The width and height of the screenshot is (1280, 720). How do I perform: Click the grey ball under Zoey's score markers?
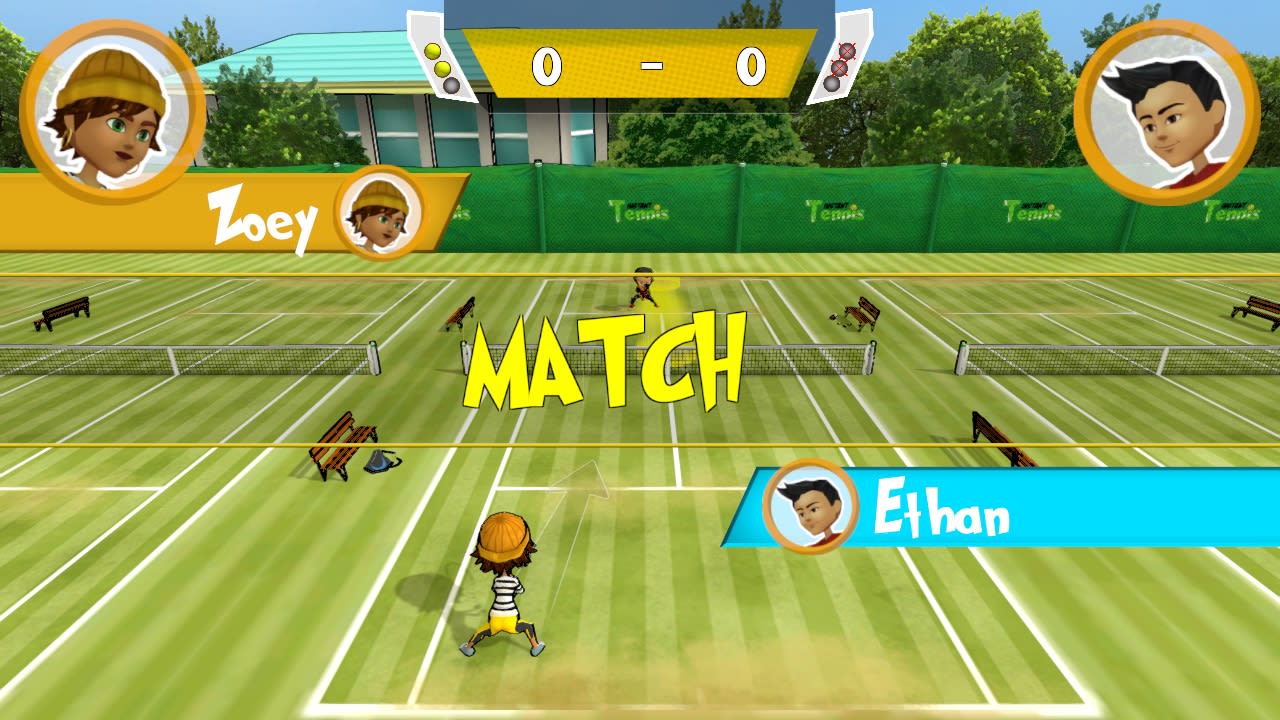(451, 85)
